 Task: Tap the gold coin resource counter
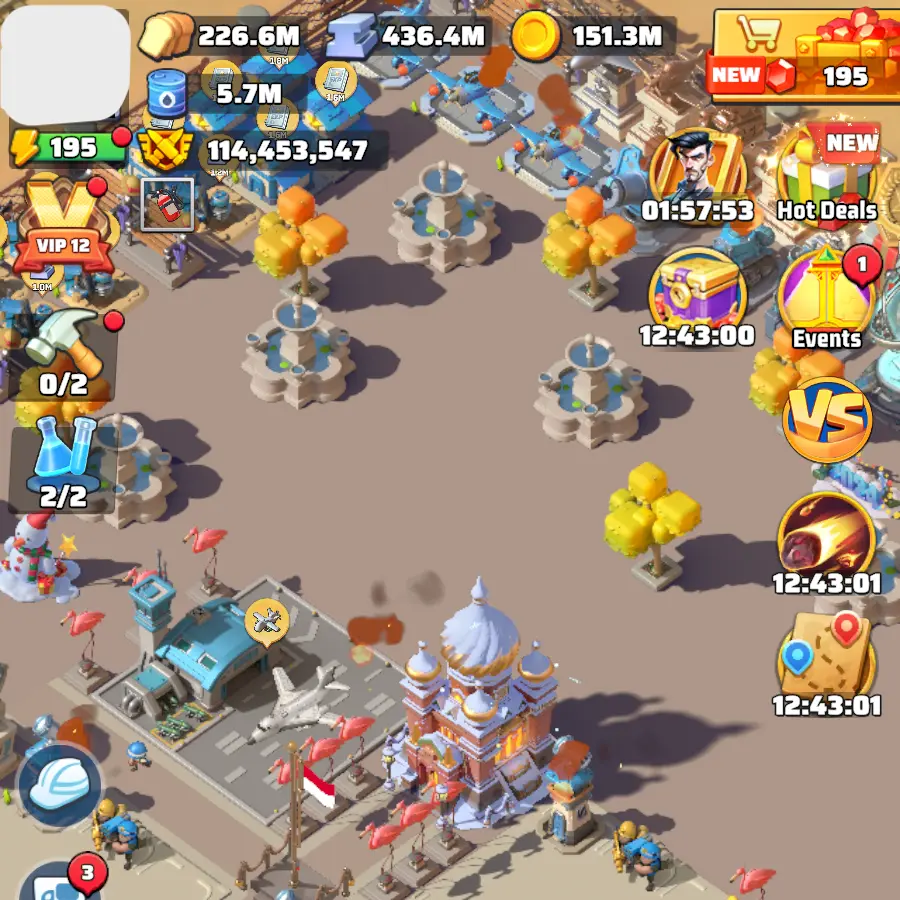(590, 37)
